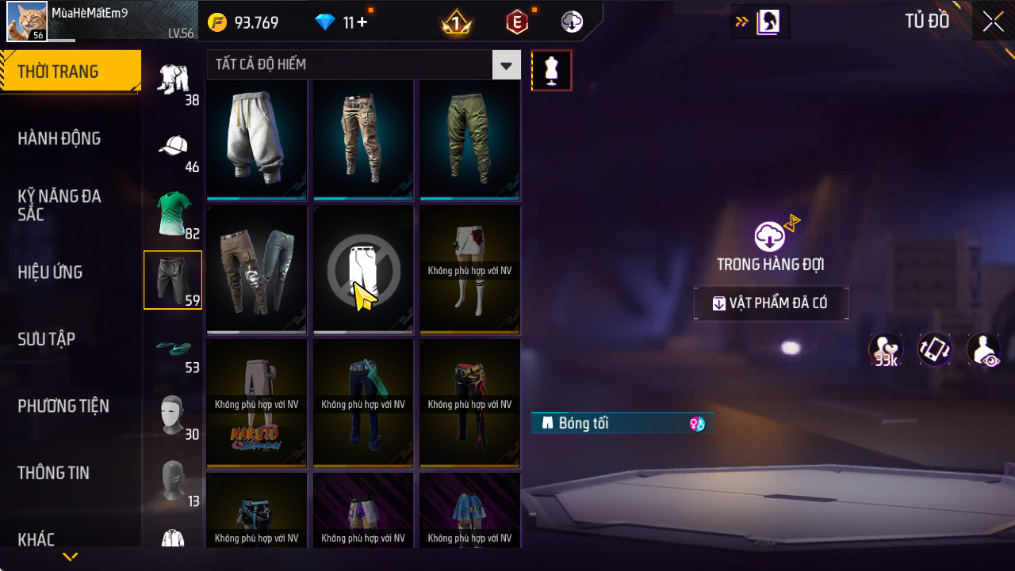Choose the green shirt subcategory
Screen dimensions: 1015x571
pyautogui.click(x=173, y=213)
